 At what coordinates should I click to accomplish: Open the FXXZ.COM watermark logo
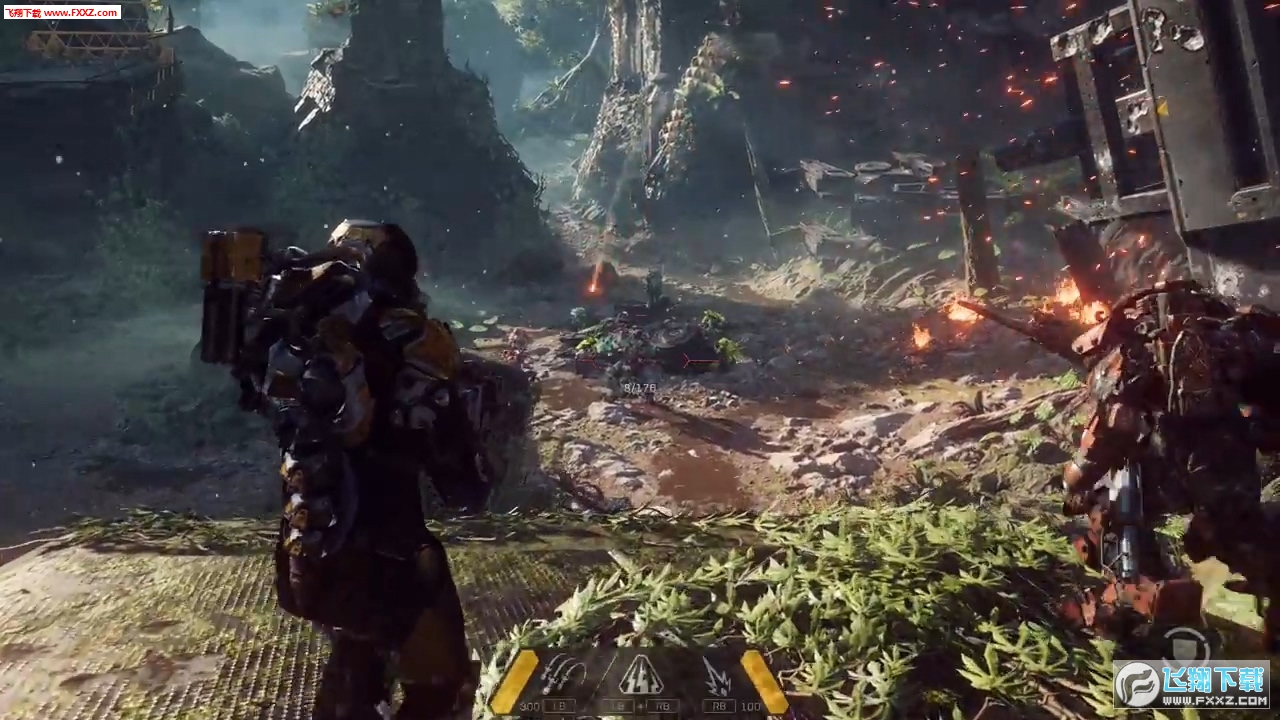tap(1191, 685)
